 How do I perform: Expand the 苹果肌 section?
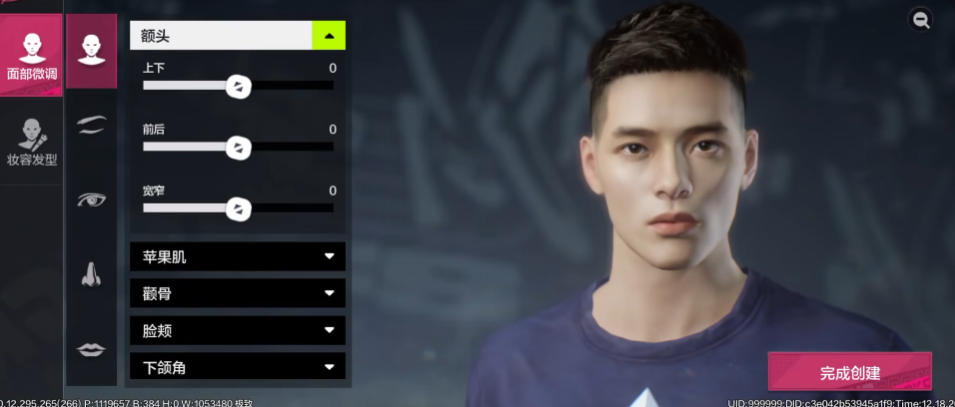(x=238, y=257)
